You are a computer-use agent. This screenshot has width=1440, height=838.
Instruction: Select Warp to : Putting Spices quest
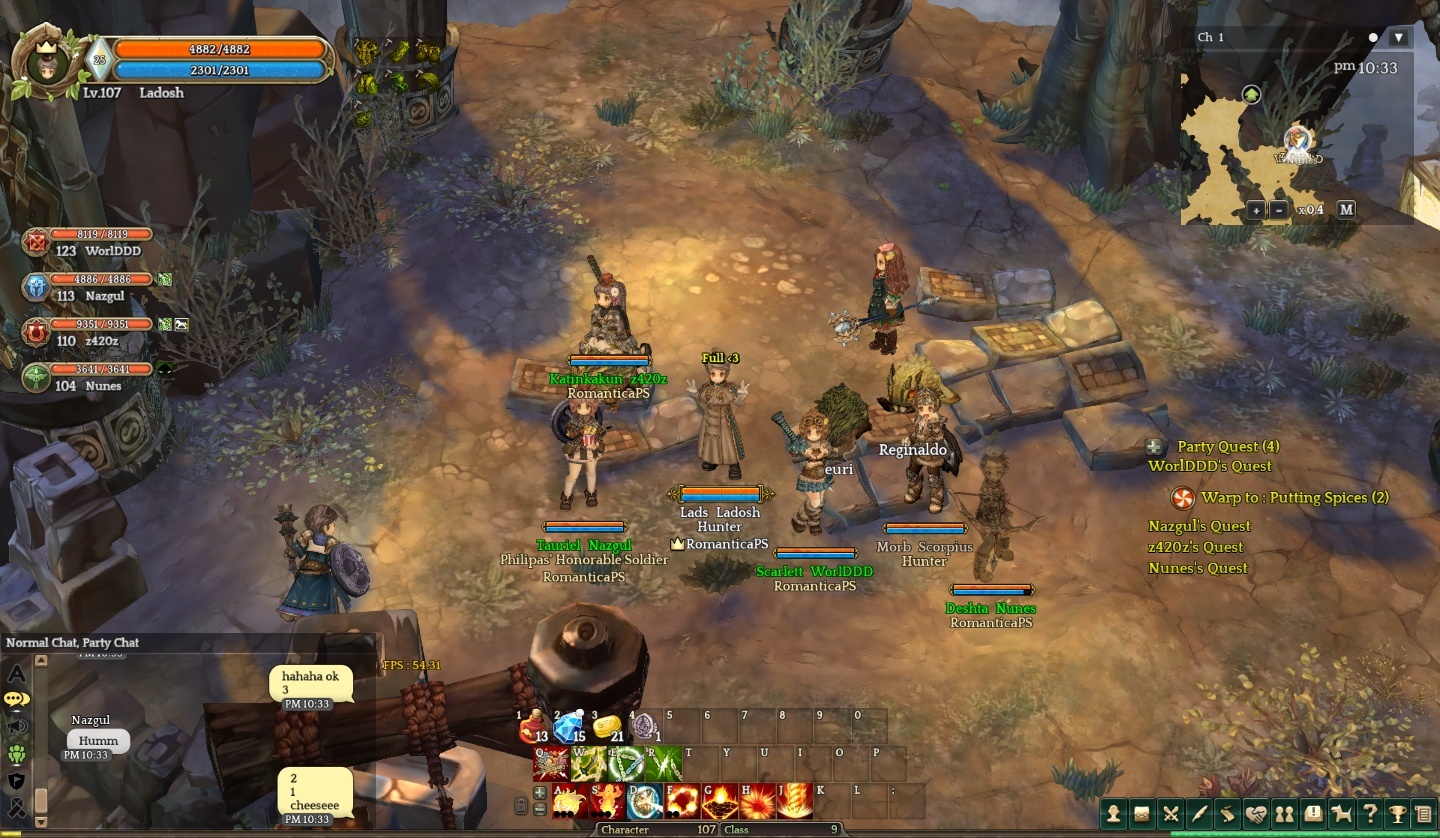tap(1294, 498)
